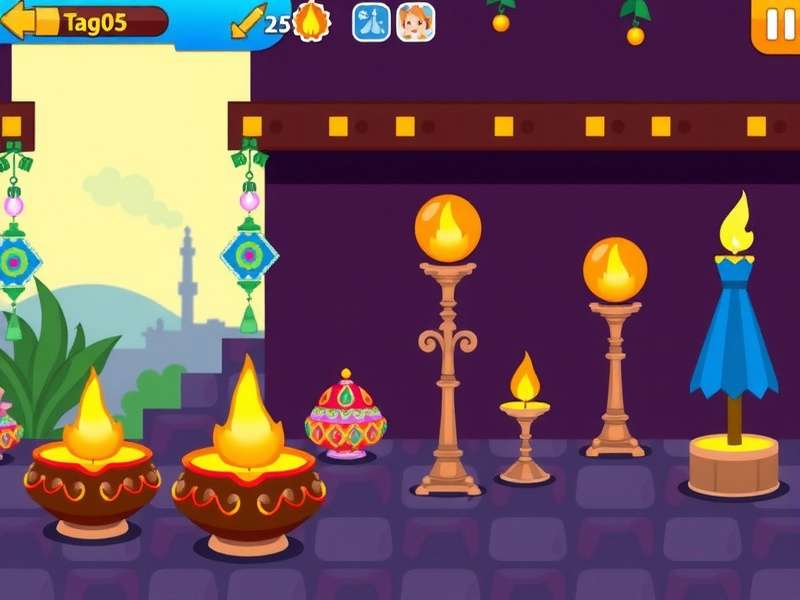
Task: Pause the game with the orange button
Action: (777, 24)
